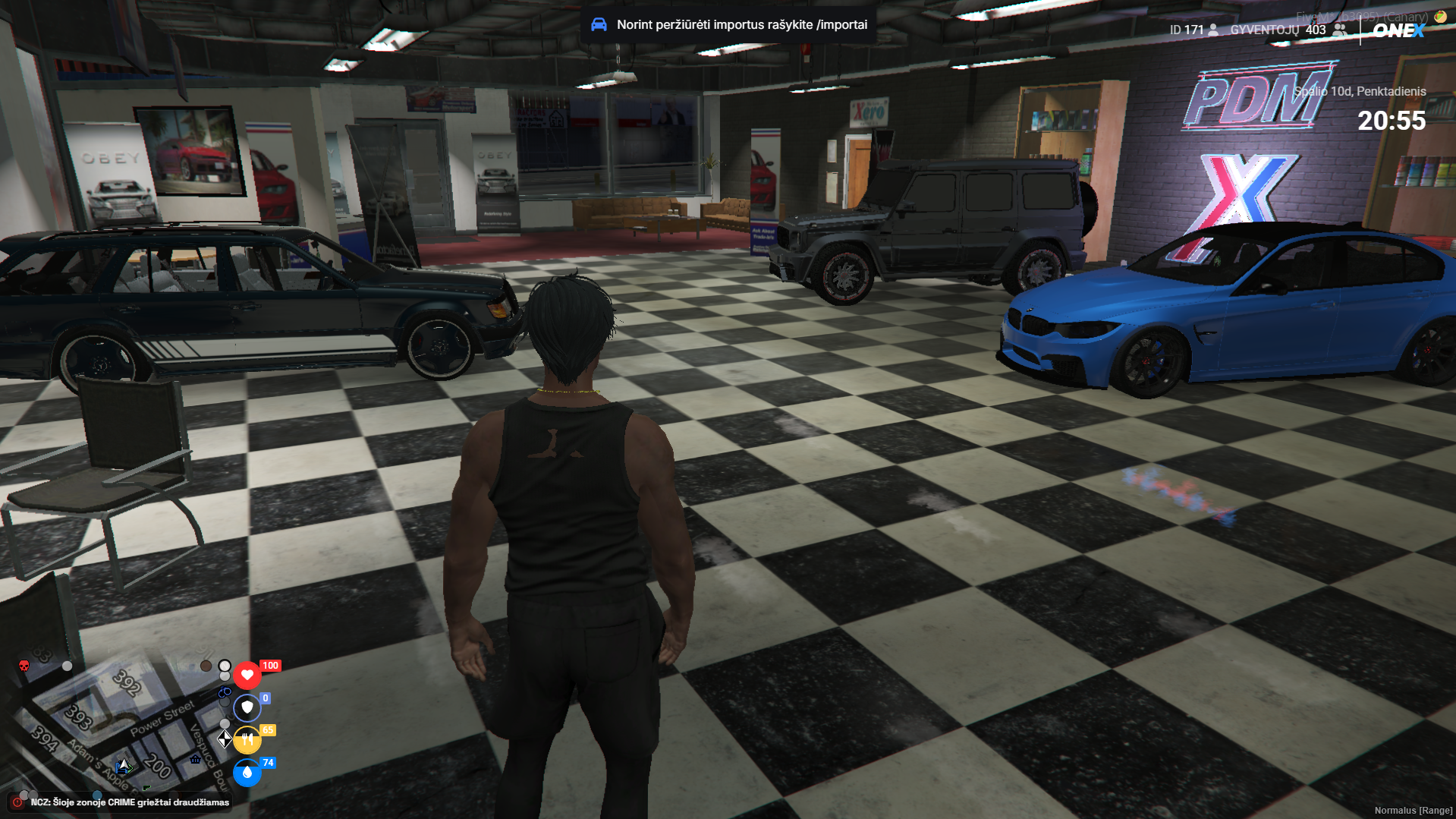Click the ONEX server logo
This screenshot has height=819, width=1456.
[1398, 30]
